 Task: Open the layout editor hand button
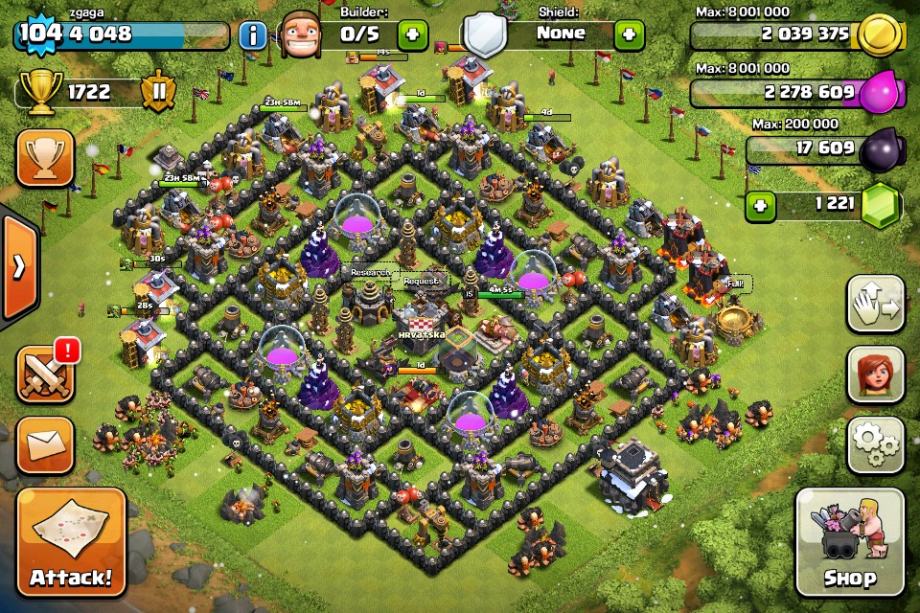click(x=876, y=304)
